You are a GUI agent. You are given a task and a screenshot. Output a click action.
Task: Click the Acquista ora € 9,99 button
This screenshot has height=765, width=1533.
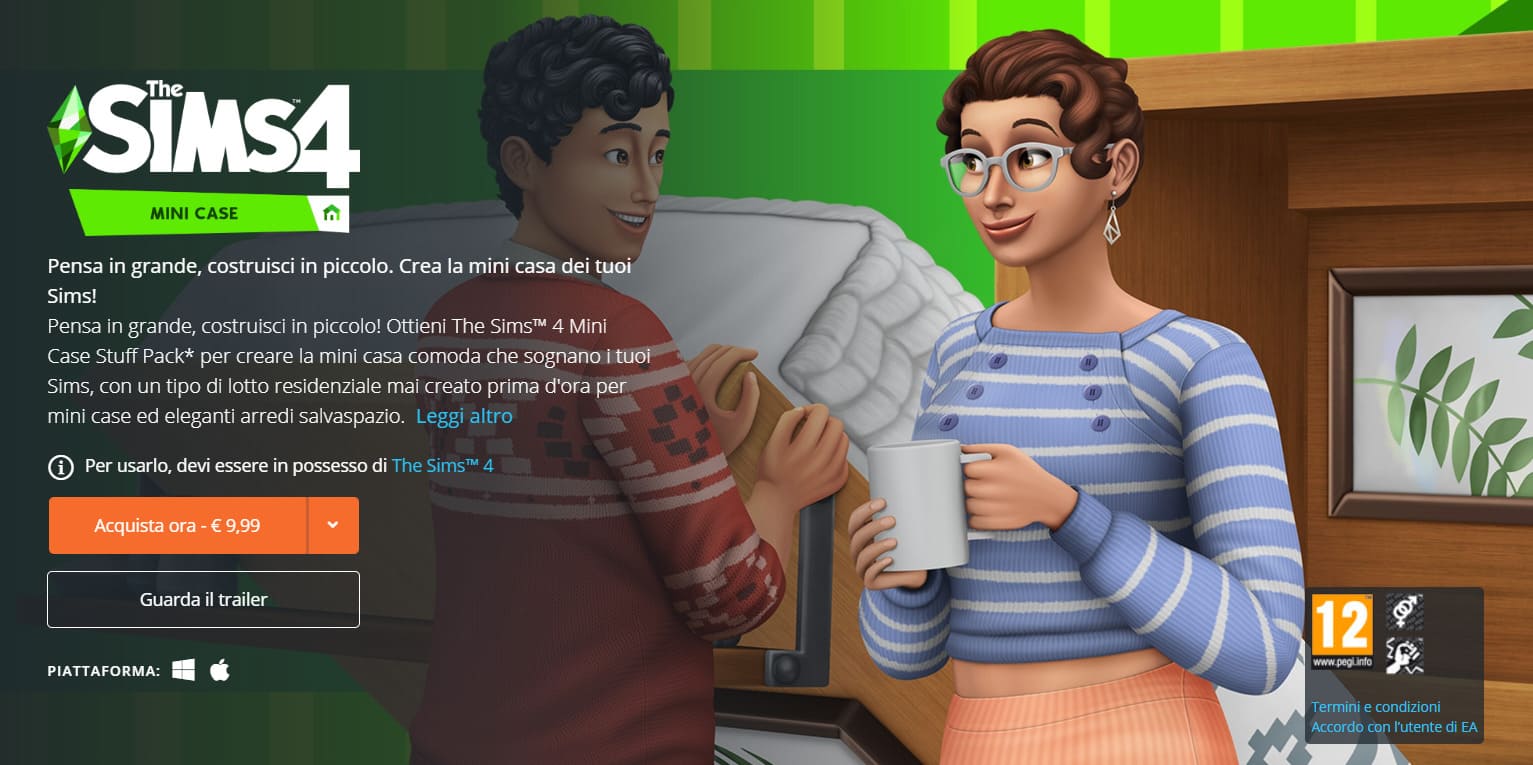[x=177, y=525]
